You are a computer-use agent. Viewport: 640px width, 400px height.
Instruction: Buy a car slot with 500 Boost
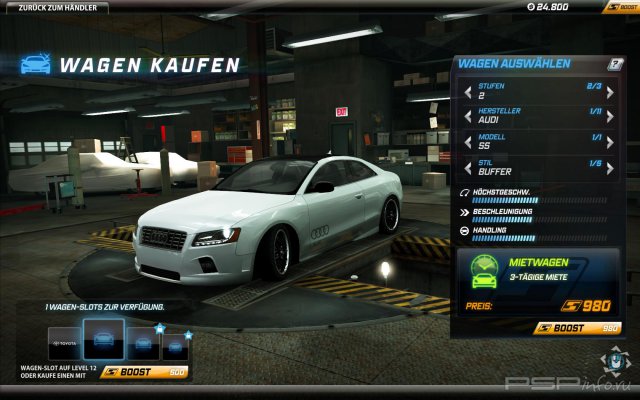click(x=145, y=371)
